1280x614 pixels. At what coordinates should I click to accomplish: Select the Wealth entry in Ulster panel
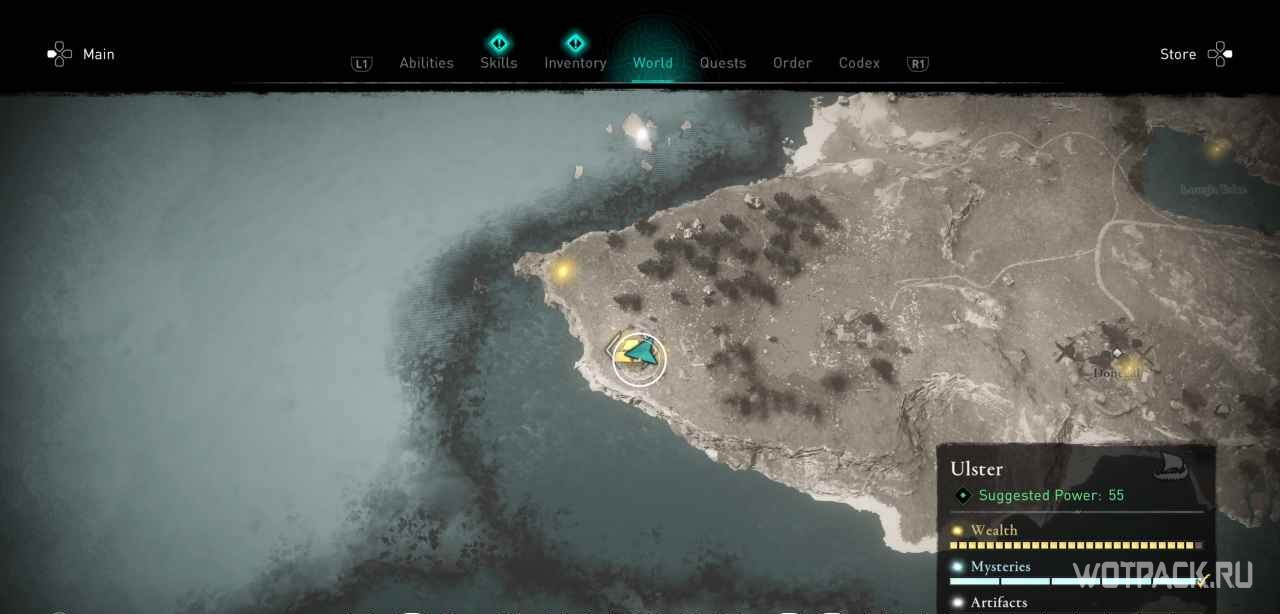(994, 530)
